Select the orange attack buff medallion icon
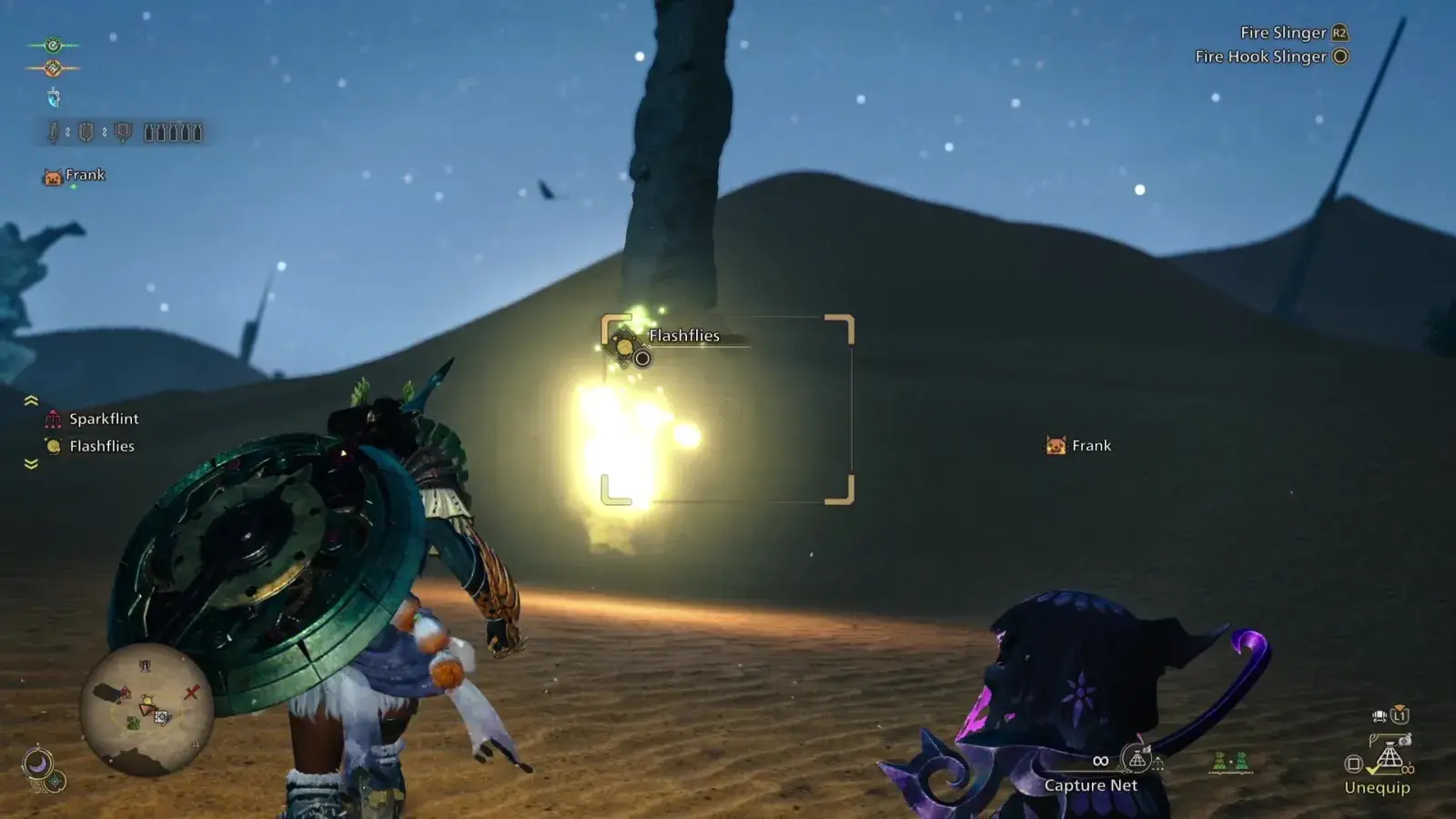Image resolution: width=1456 pixels, height=819 pixels. click(53, 67)
